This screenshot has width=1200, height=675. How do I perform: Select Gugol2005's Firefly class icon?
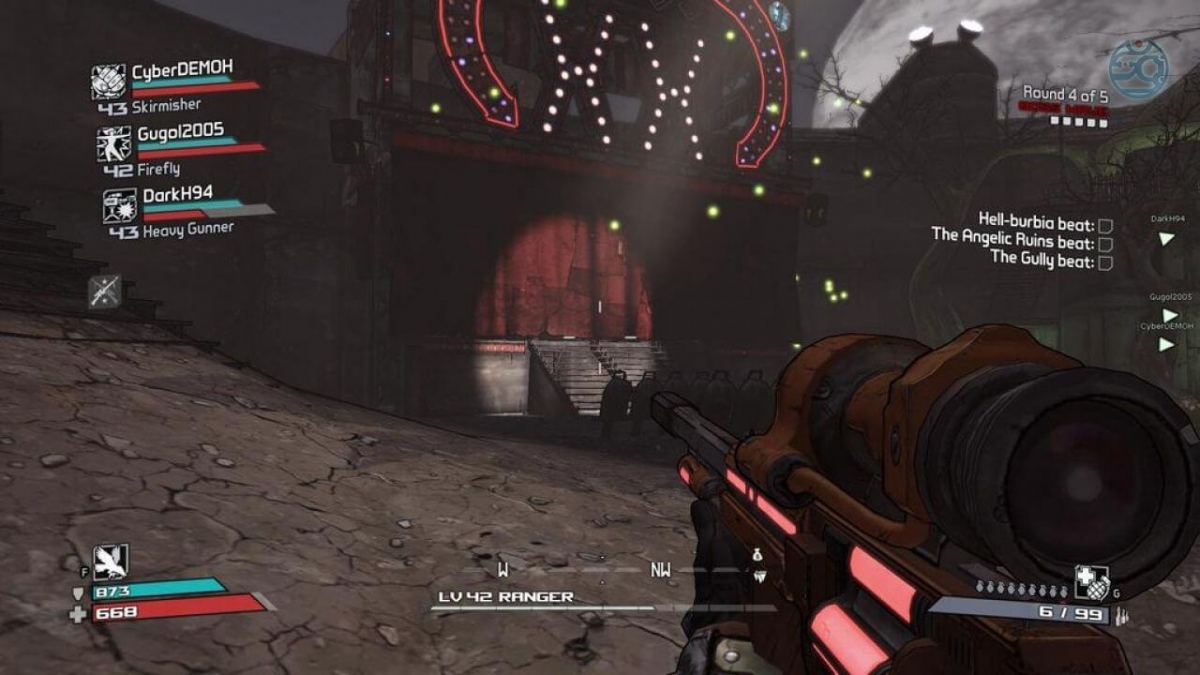click(x=114, y=144)
